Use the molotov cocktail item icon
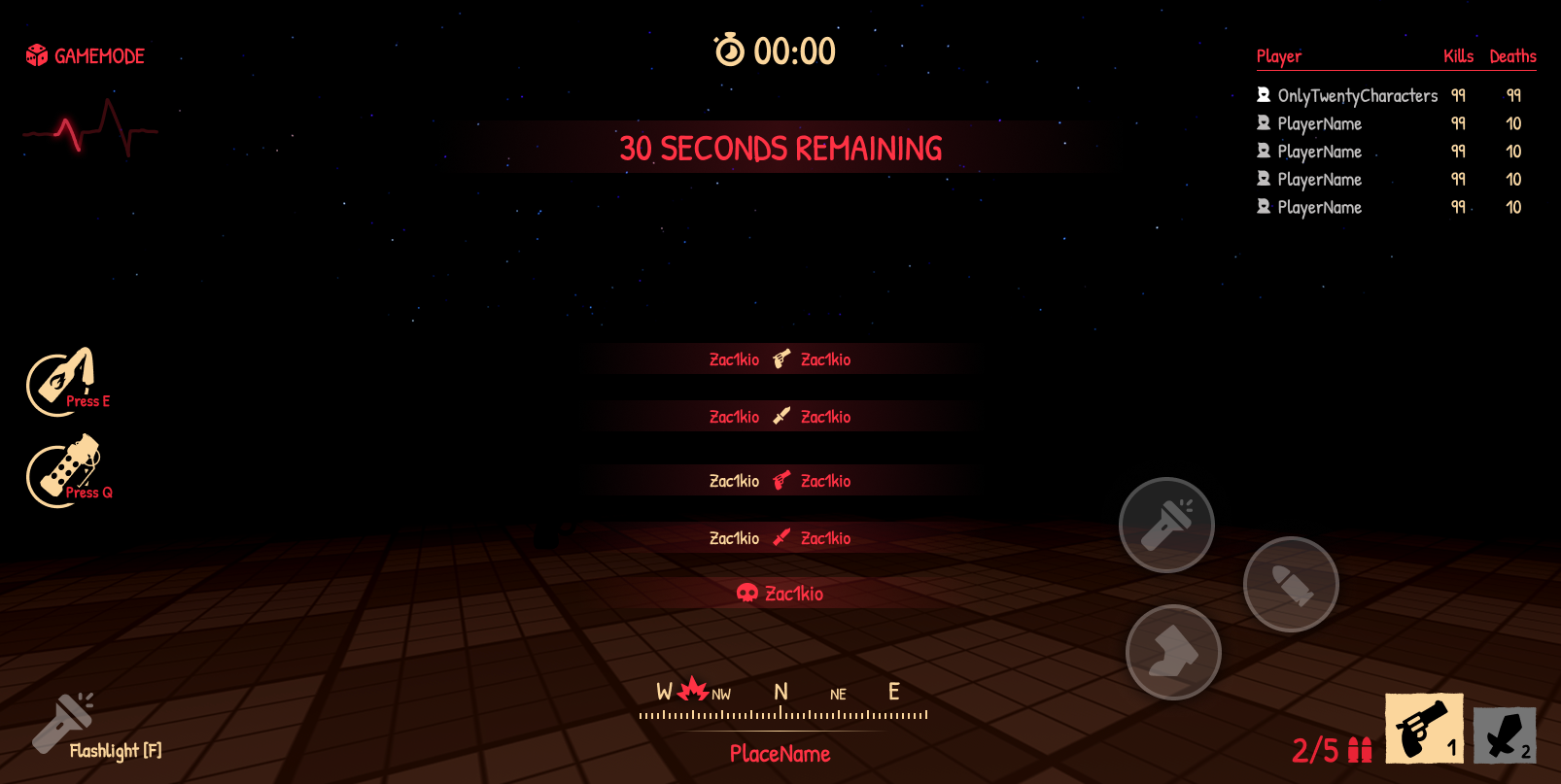1561x784 pixels. 62,382
